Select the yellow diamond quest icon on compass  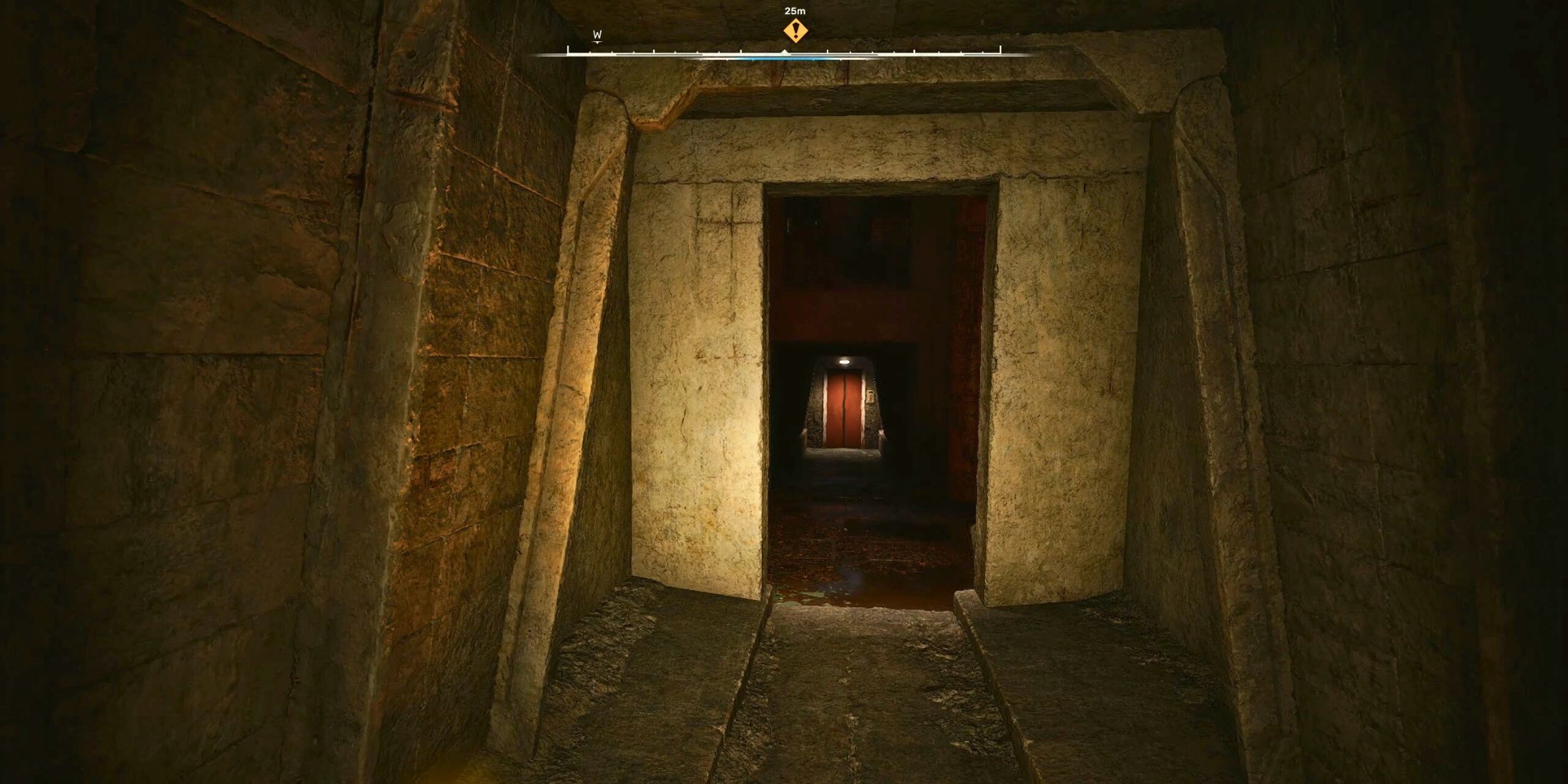click(795, 30)
